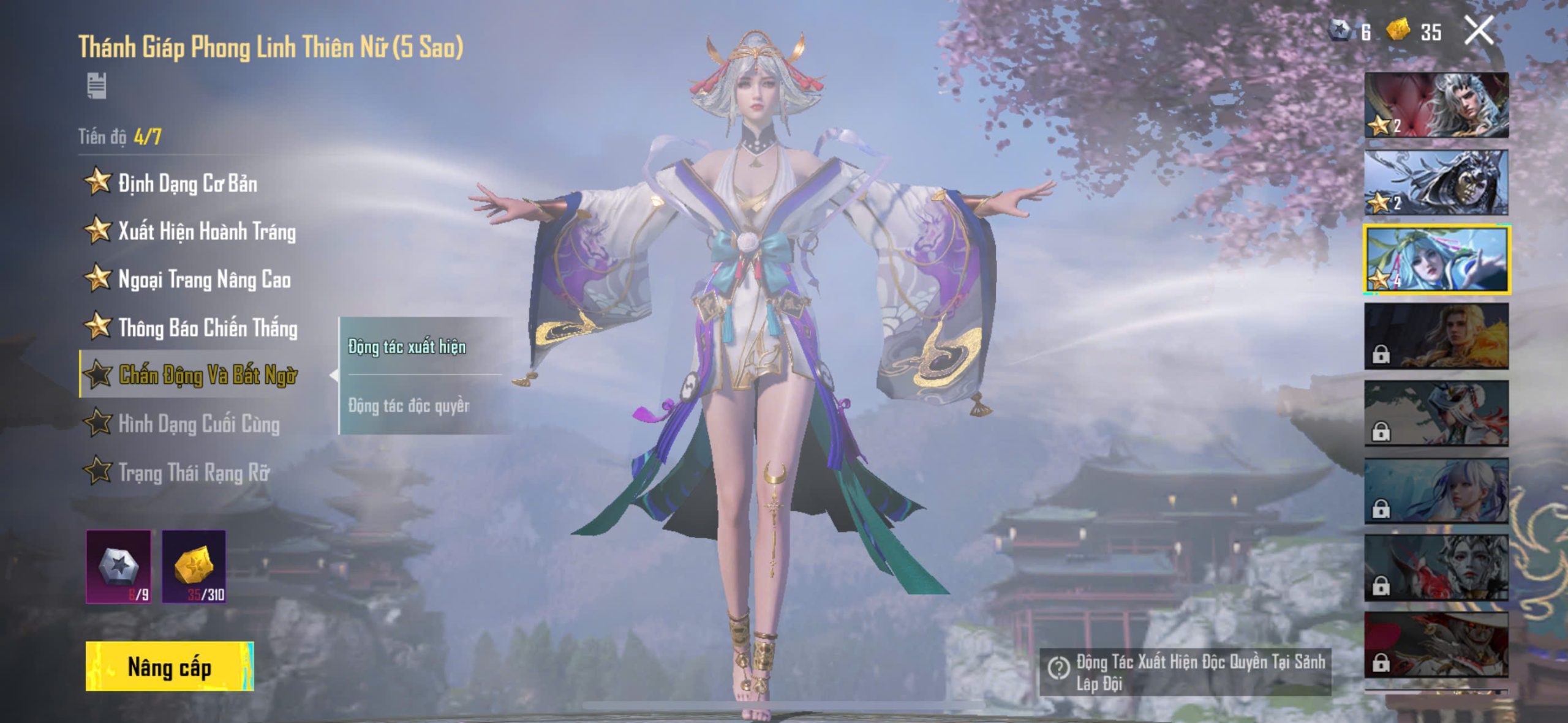View Hình Dạng Cuối Cùng level
1568x723 pixels.
[198, 424]
